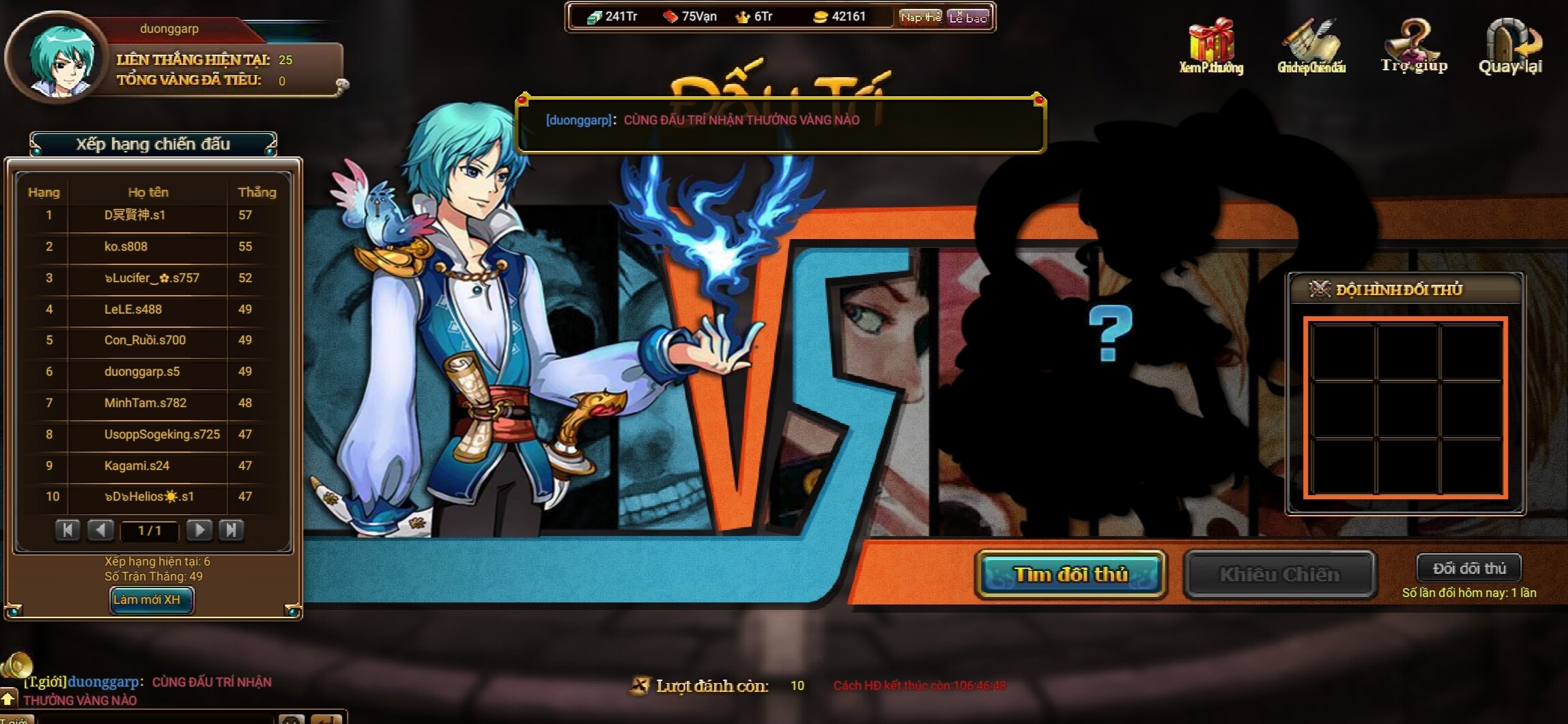The image size is (1568, 724).
Task: Select Kagami.s24 ranking row
Action: point(137,466)
